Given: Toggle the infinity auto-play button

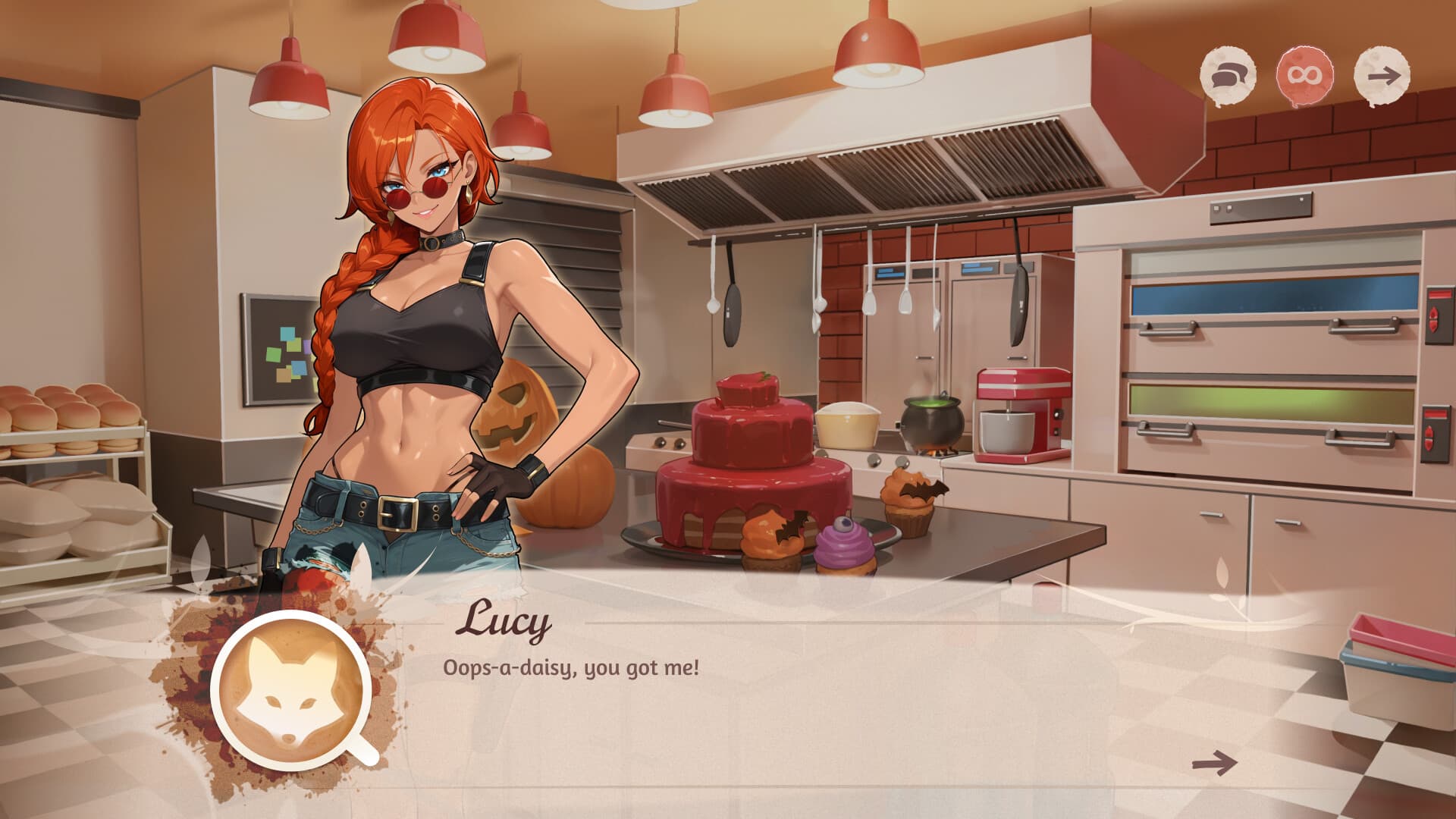Looking at the screenshot, I should tap(1305, 76).
